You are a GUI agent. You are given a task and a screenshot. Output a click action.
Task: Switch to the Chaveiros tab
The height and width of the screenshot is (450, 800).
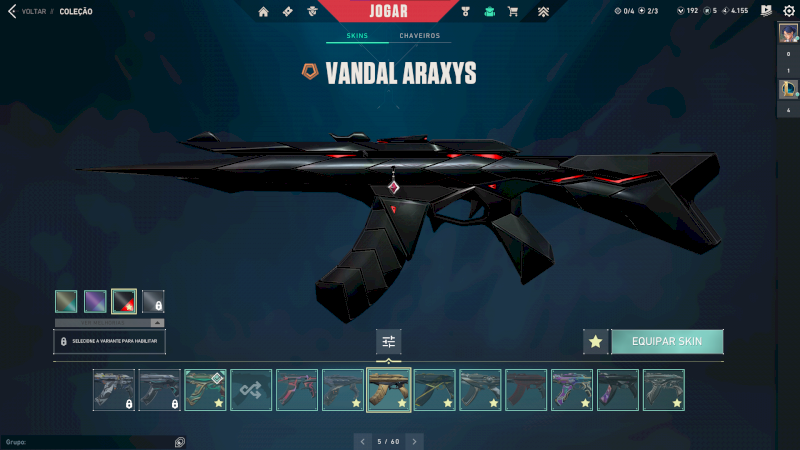coord(419,36)
